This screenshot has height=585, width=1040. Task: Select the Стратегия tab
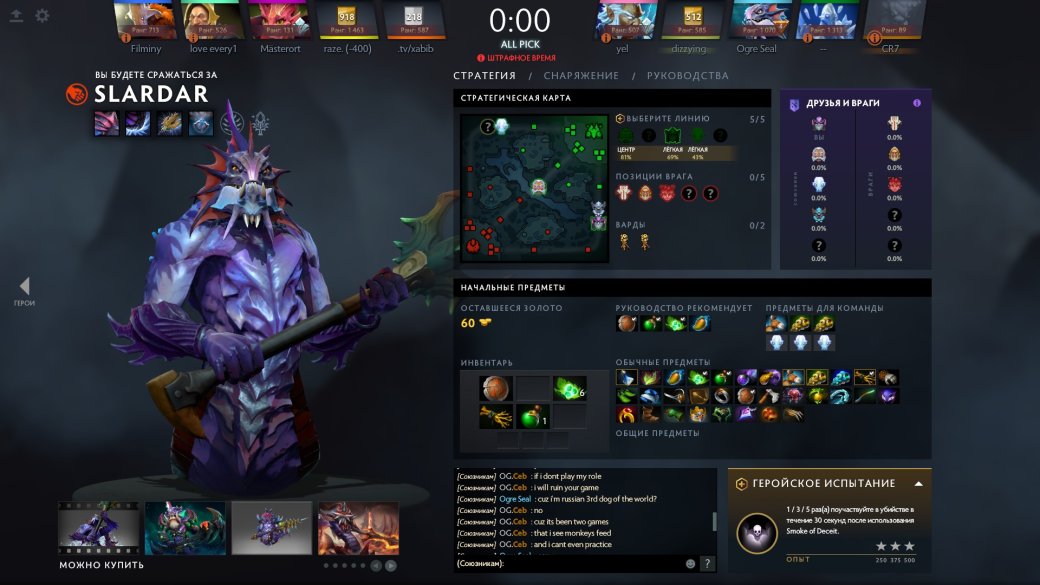pyautogui.click(x=484, y=76)
